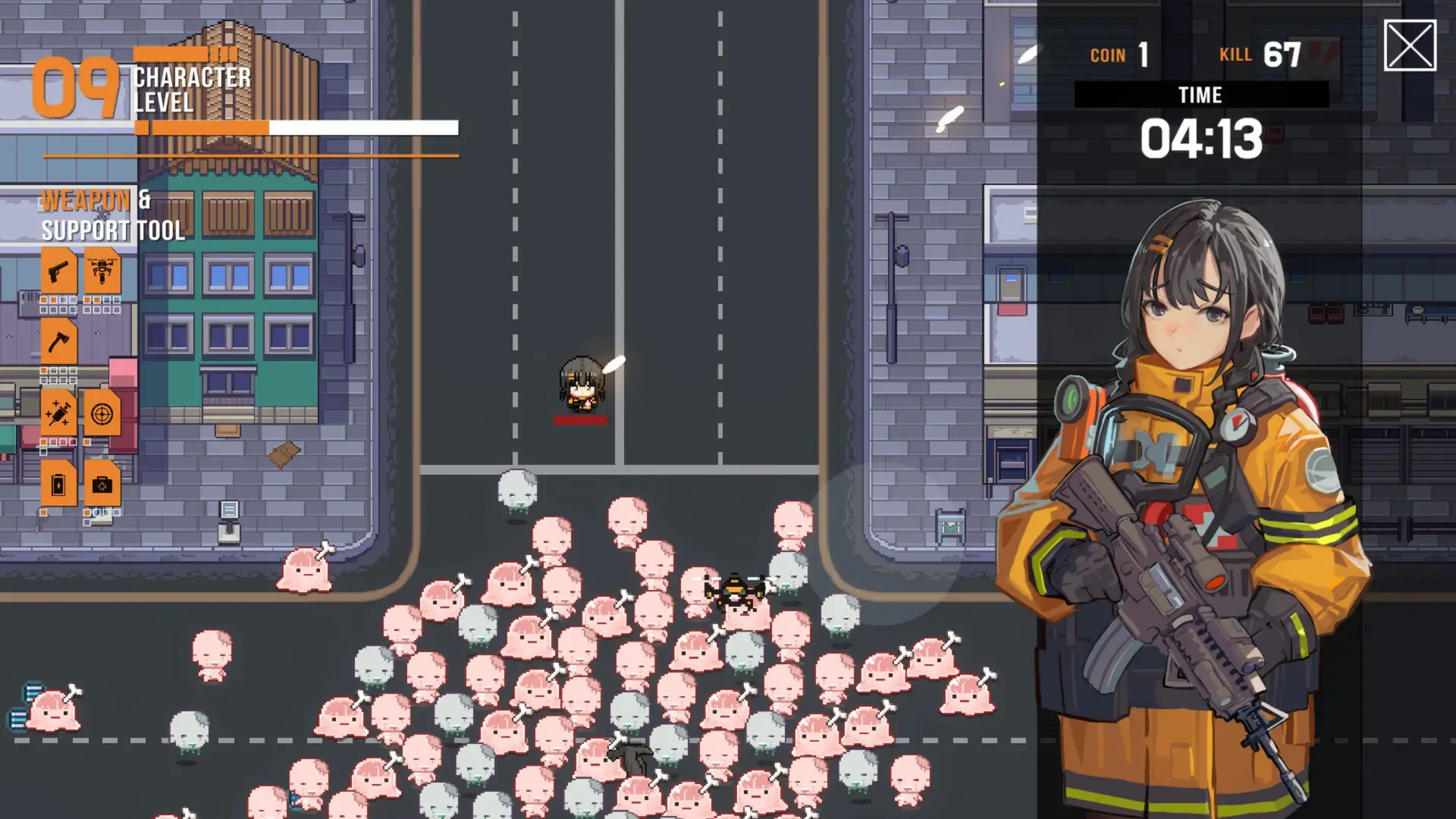Screen dimensions: 1456x819
Task: Select the syringe booster icon
Action: click(x=60, y=412)
